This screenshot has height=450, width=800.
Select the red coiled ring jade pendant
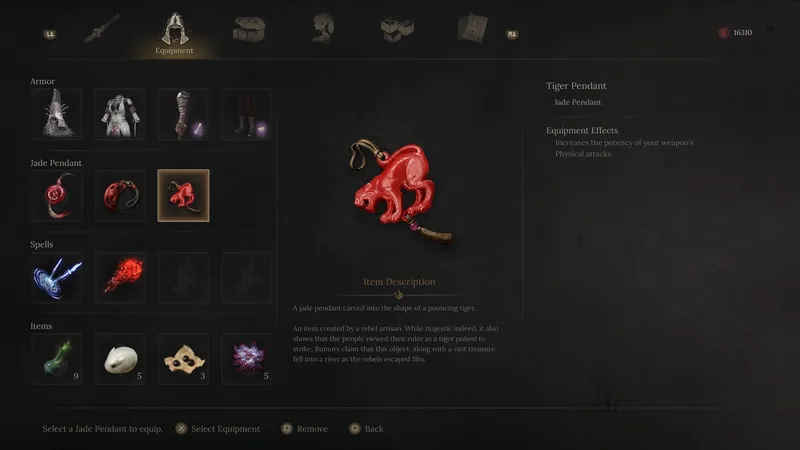pos(56,196)
